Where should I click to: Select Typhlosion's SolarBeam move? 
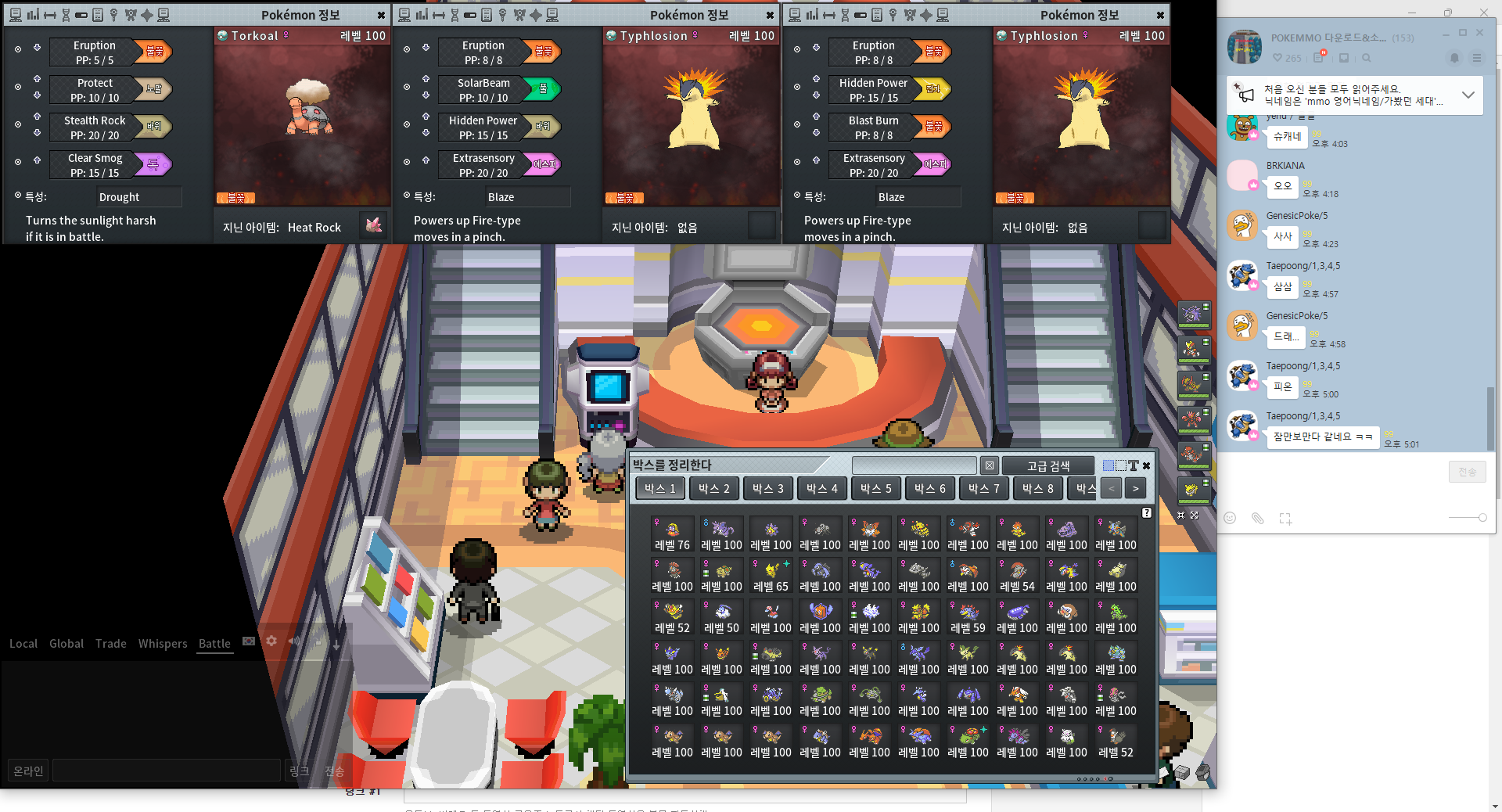coord(483,89)
